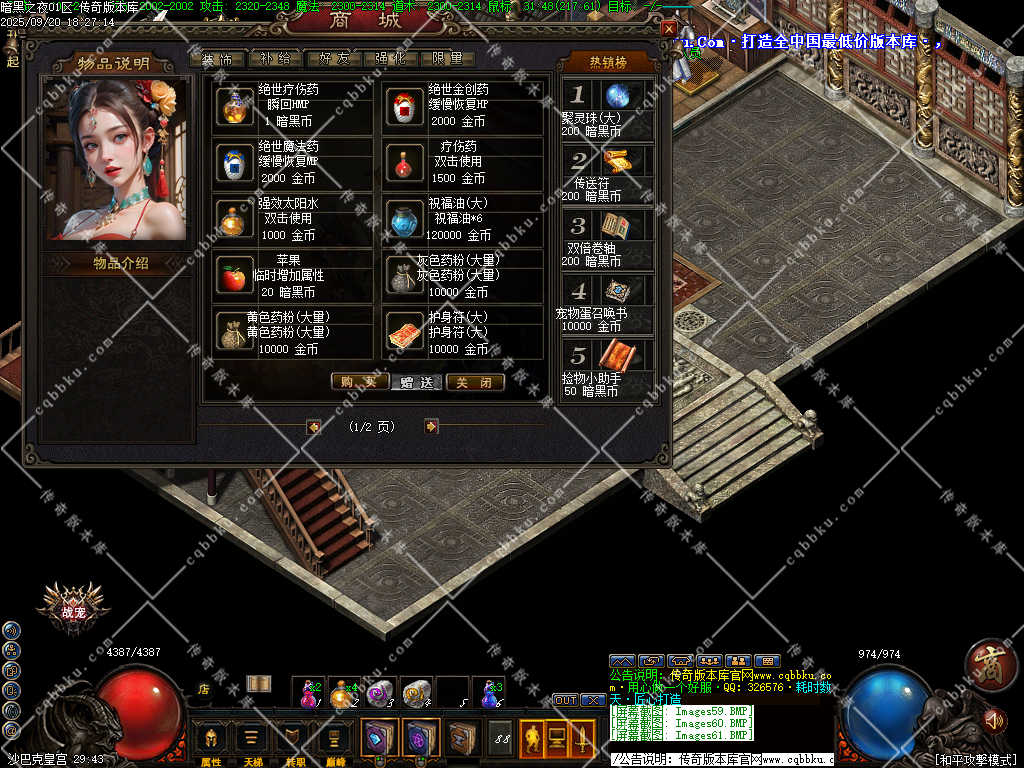This screenshot has height=768, width=1024.
Task: Go to the next shop page arrow
Action: coord(431,426)
